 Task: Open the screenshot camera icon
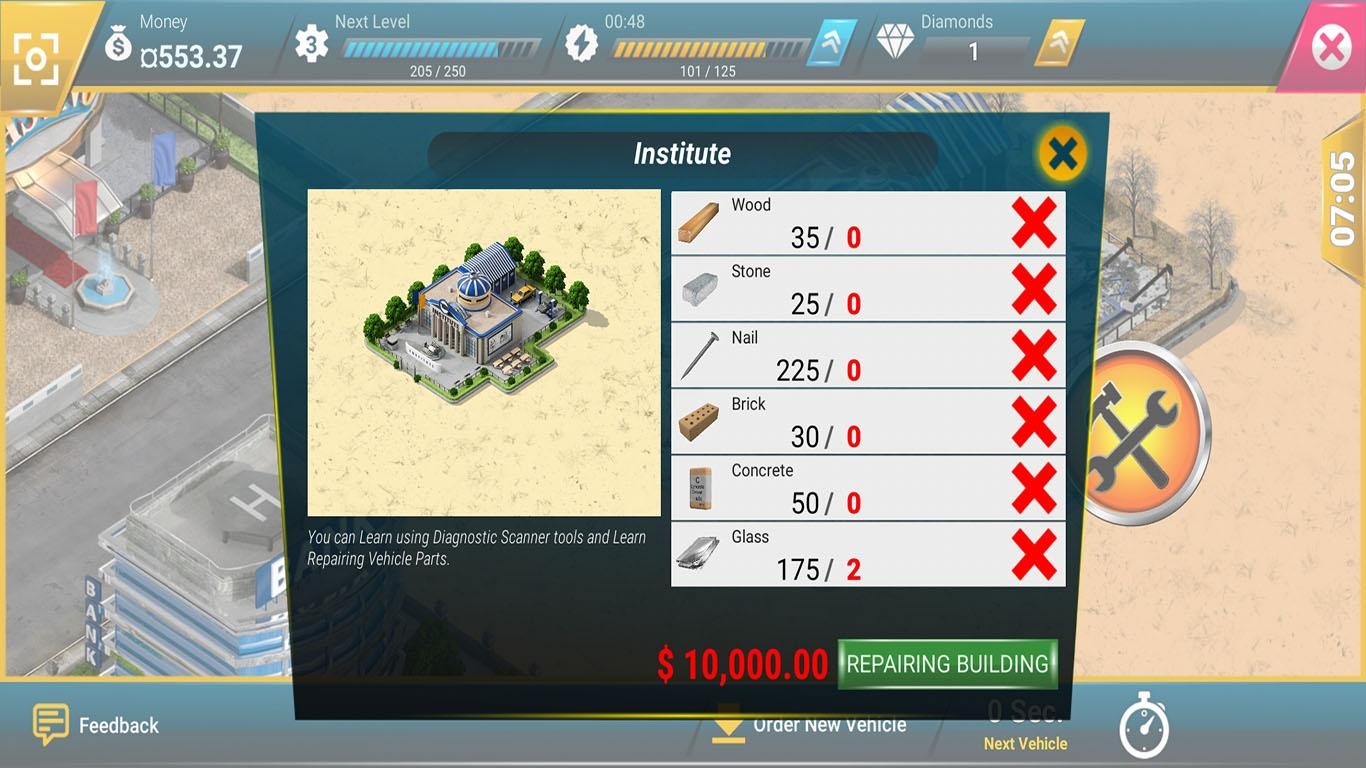click(x=36, y=59)
